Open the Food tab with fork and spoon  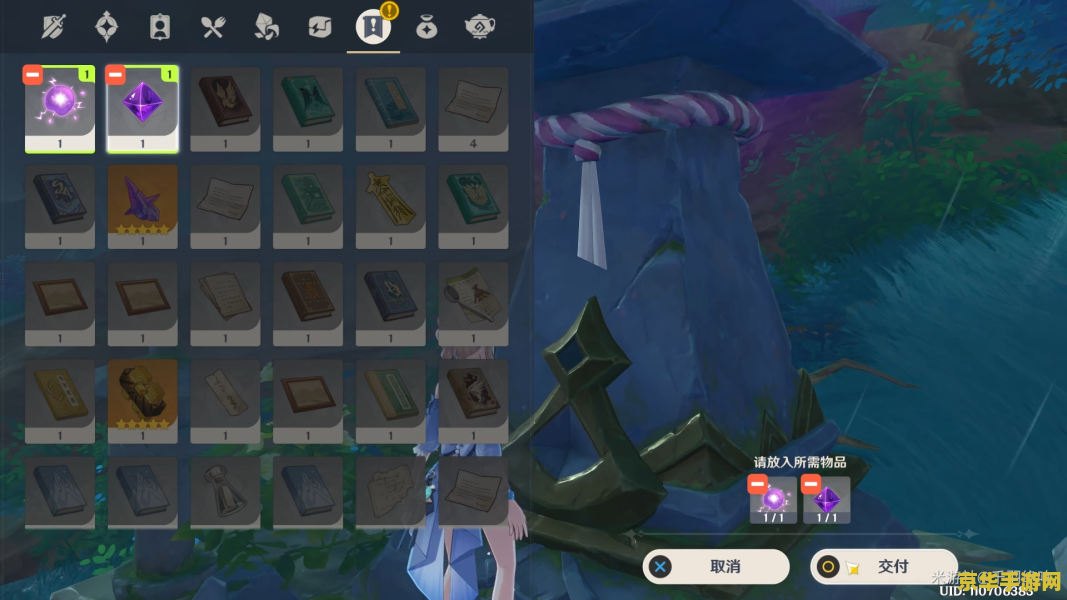[x=213, y=27]
